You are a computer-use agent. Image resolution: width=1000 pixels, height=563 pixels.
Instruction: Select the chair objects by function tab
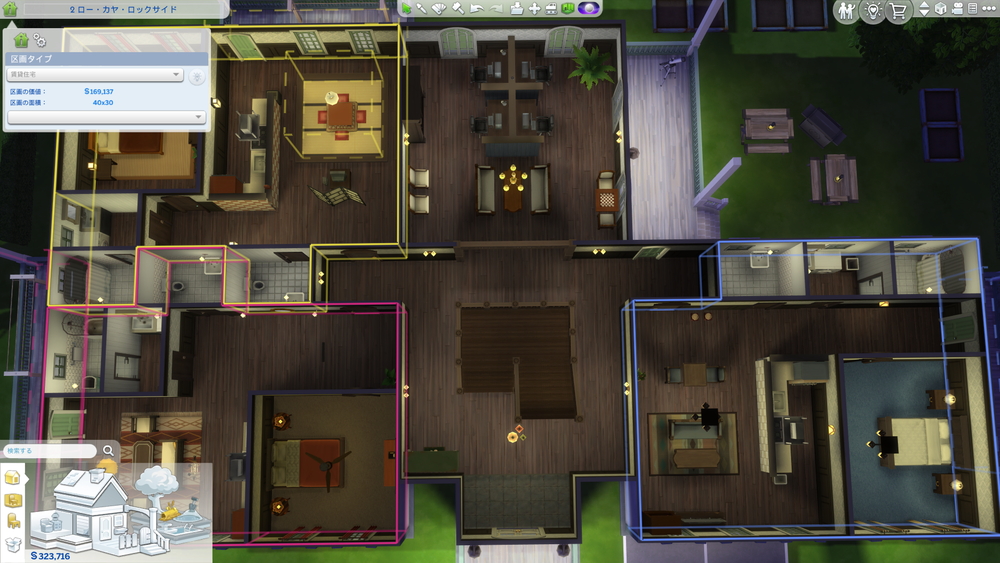coord(14,521)
